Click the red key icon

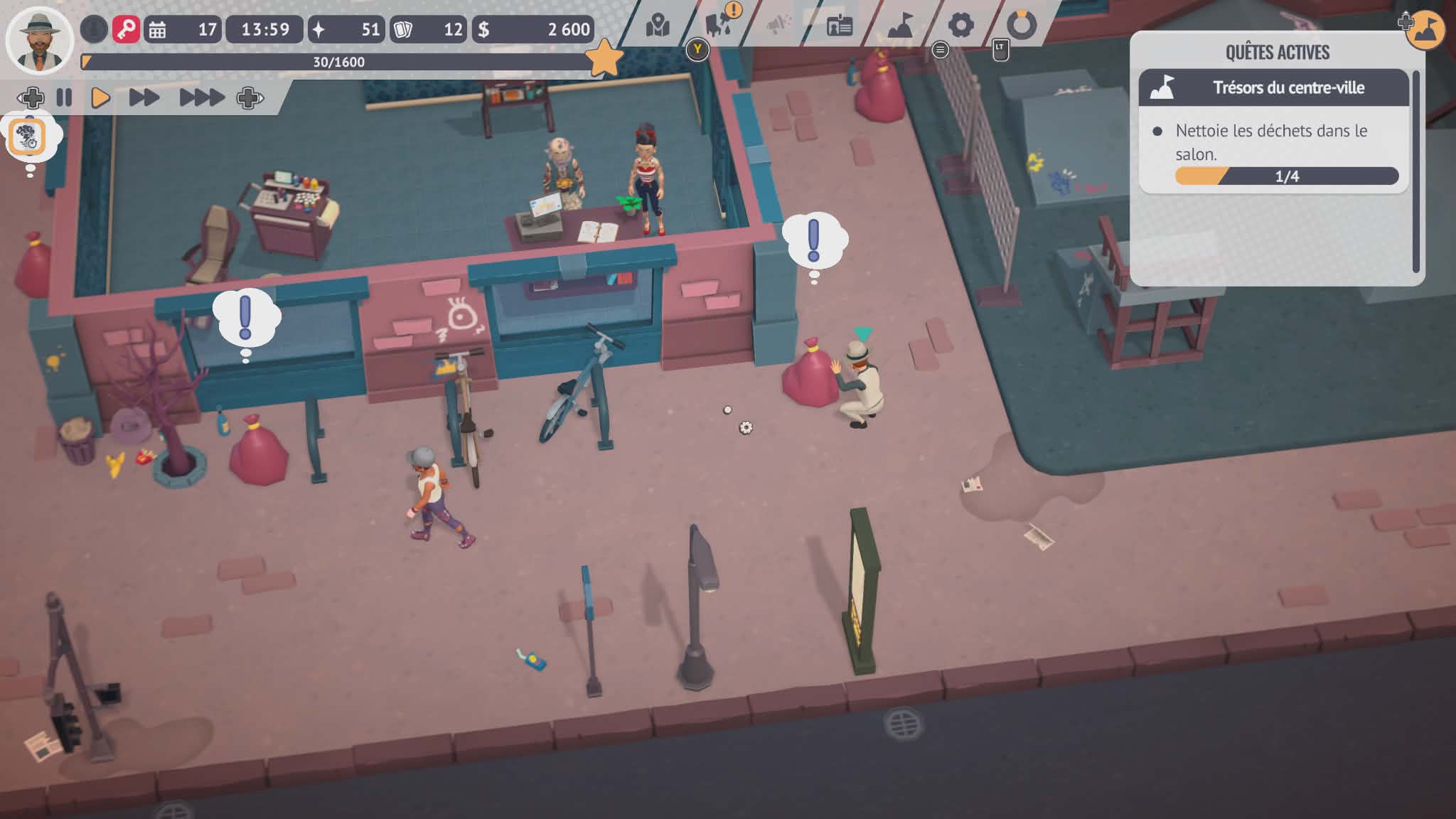(126, 29)
